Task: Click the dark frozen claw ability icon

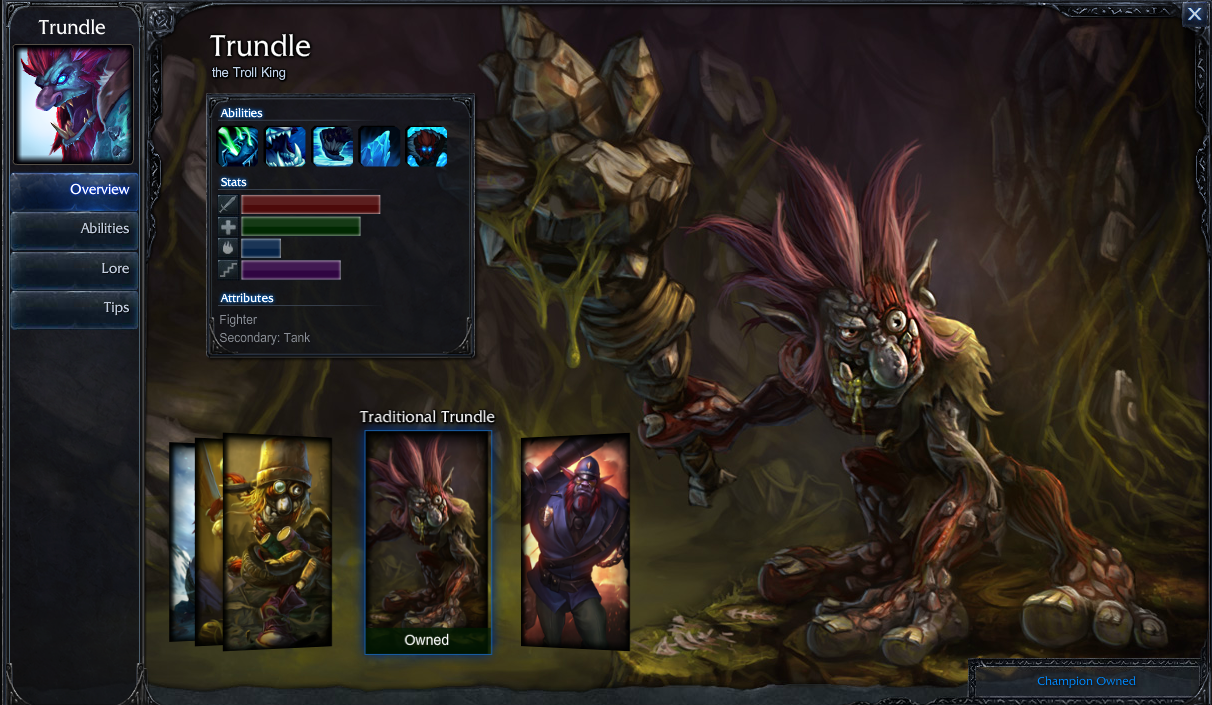Action: click(332, 147)
